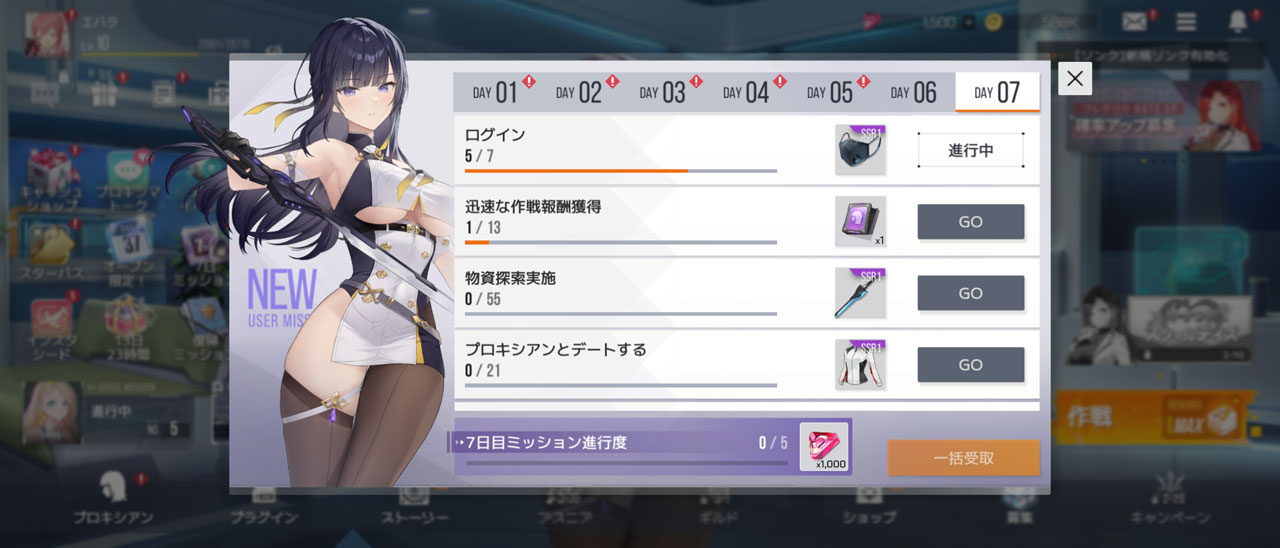Select the DAY 04 tab

[x=746, y=93]
